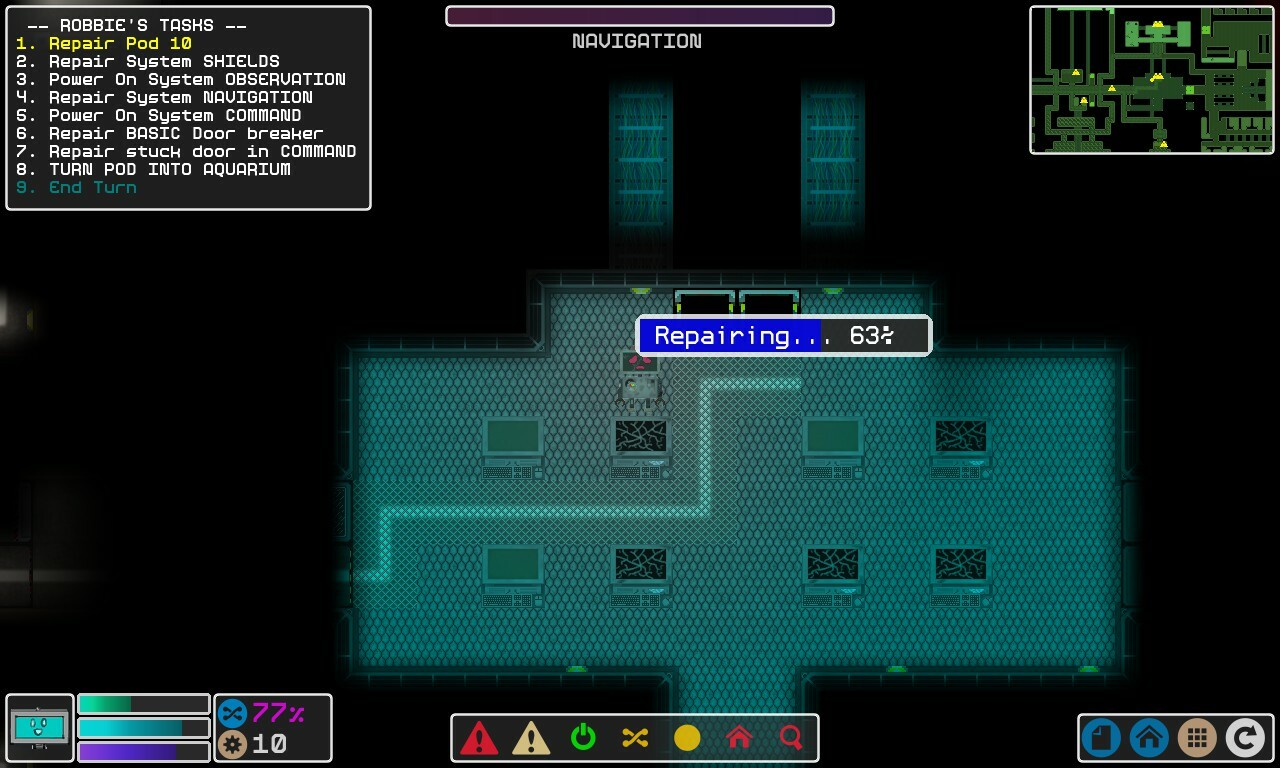Select the yellow crossed-wires icon
The height and width of the screenshot is (768, 1280).
click(x=636, y=739)
